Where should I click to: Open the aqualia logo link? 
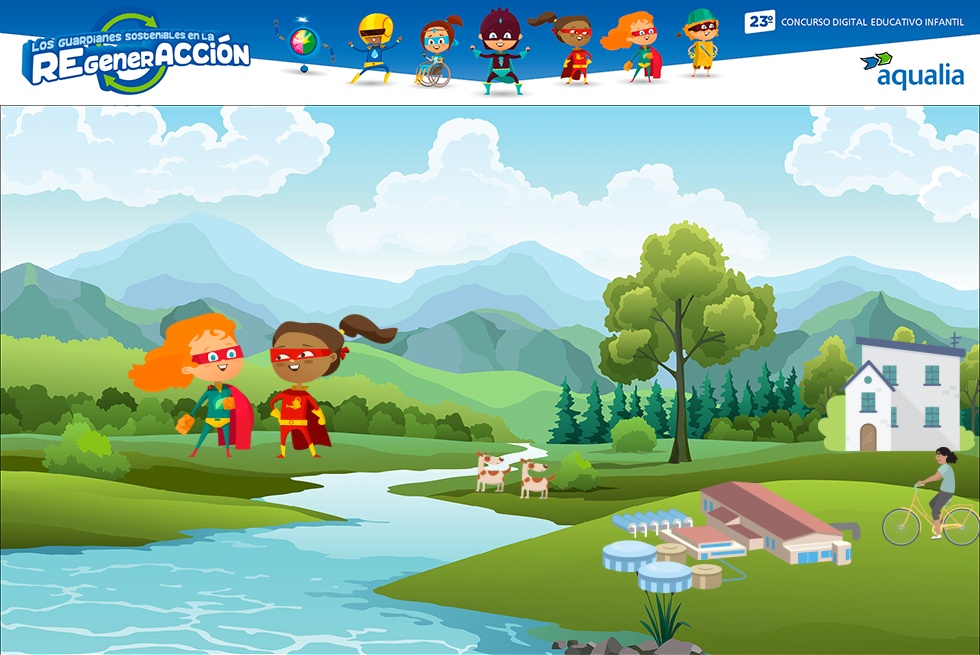[912, 70]
